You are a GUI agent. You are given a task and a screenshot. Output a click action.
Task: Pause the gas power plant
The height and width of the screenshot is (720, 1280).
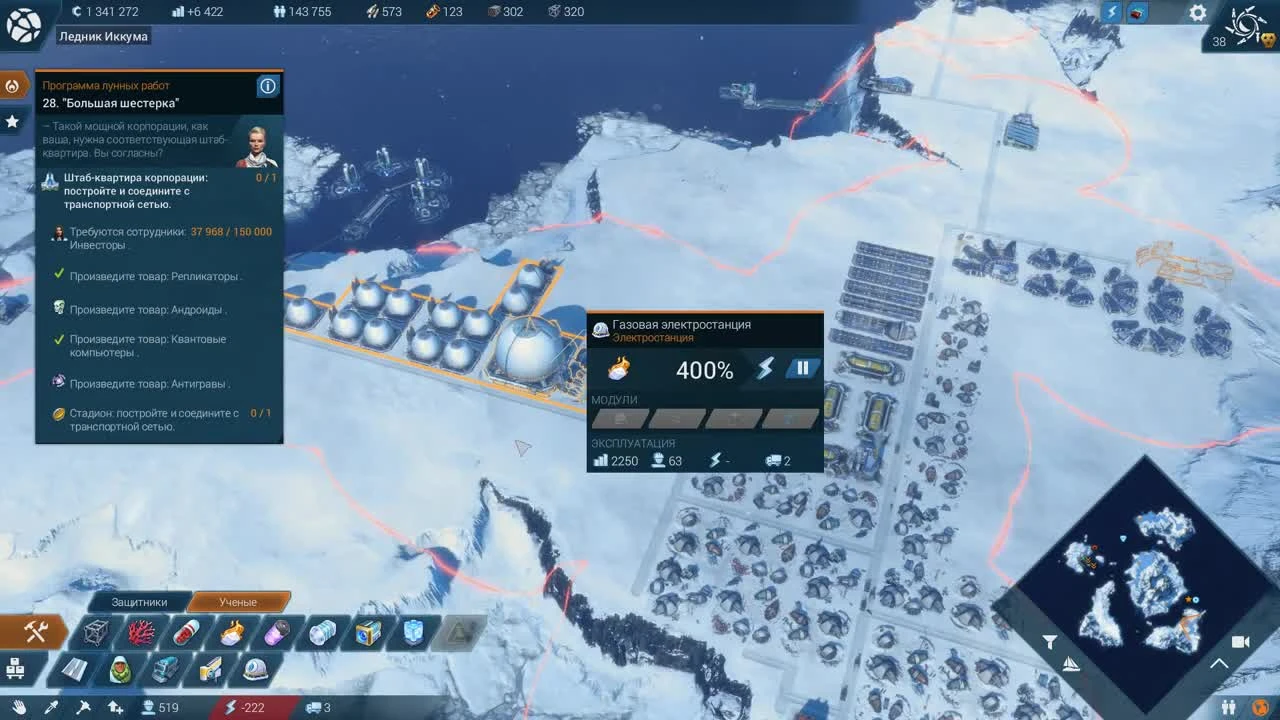803,368
